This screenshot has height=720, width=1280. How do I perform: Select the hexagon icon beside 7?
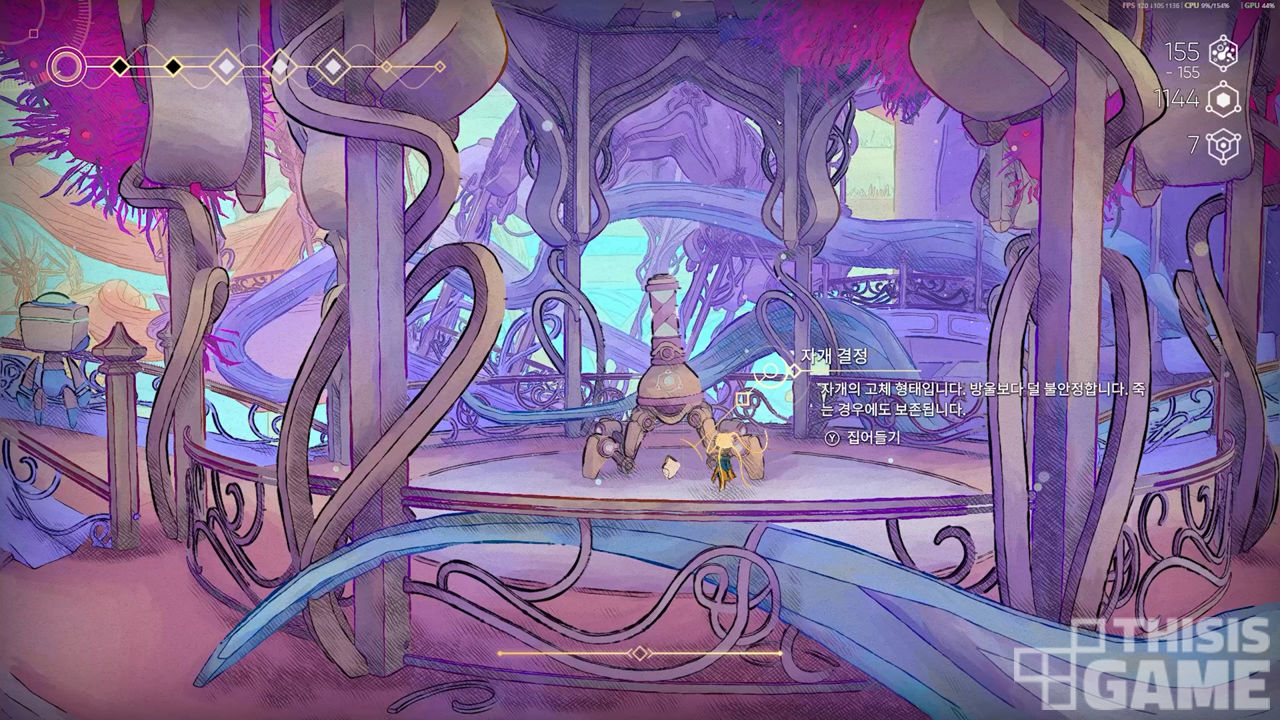pyautogui.click(x=1222, y=146)
